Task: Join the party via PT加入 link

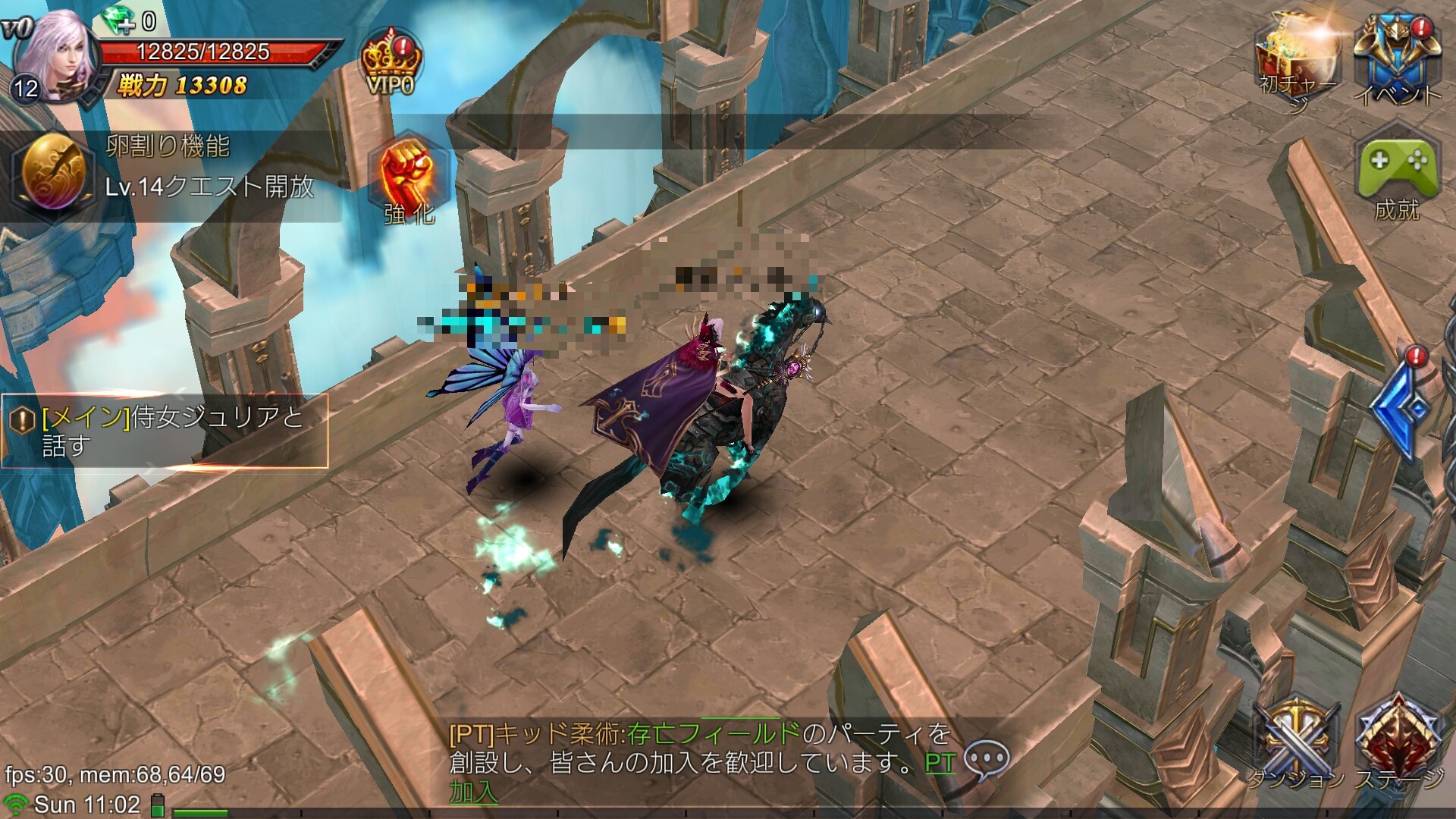Action: pos(939,763)
